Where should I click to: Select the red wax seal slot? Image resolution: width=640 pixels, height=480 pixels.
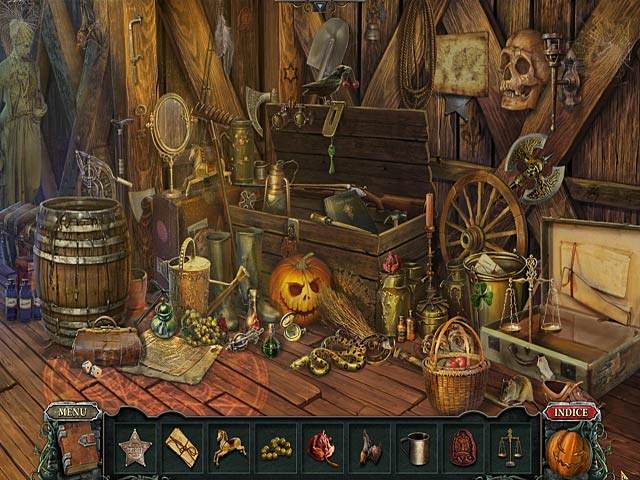tap(462, 447)
